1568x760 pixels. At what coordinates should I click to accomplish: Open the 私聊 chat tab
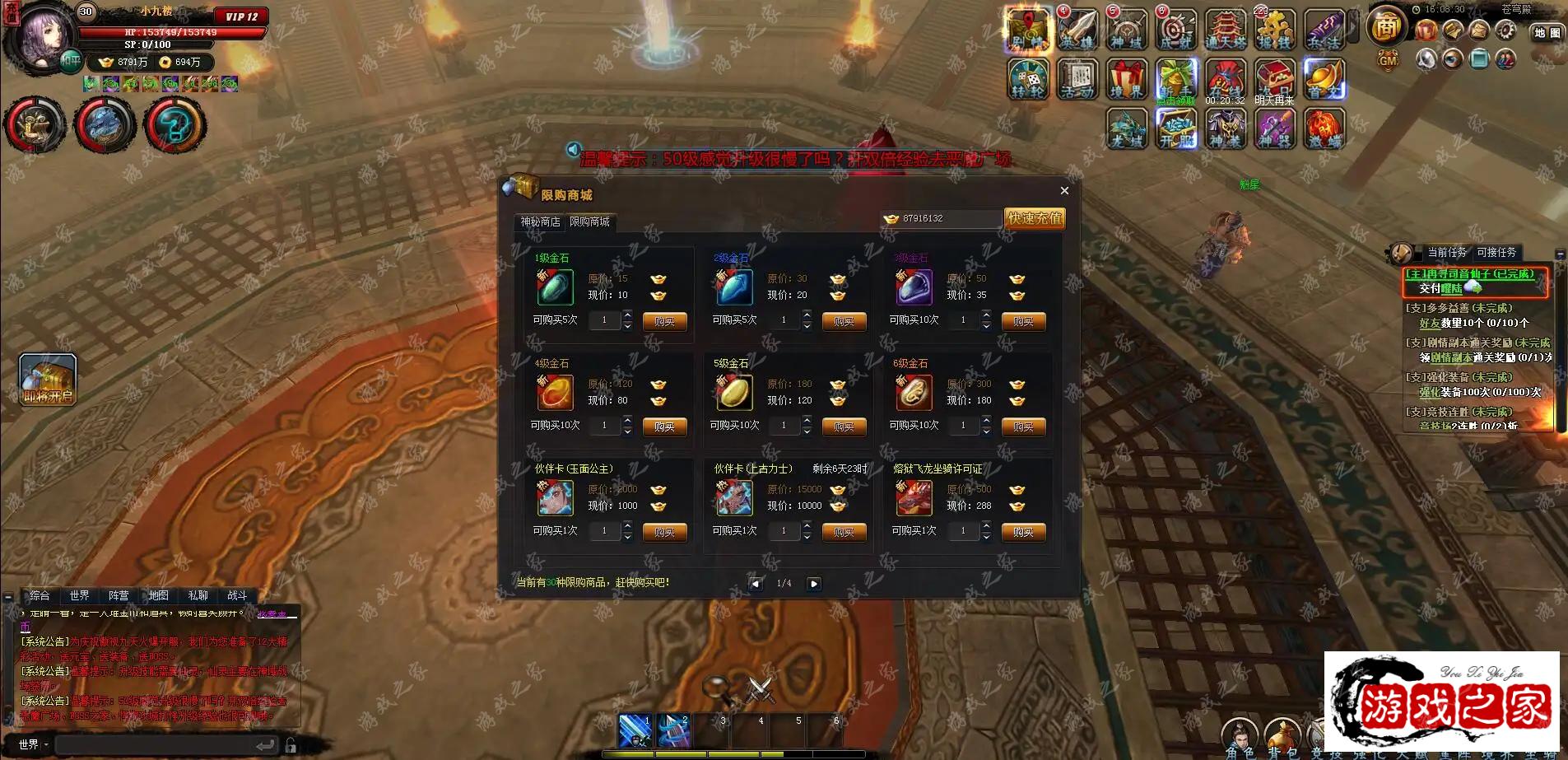pos(198,595)
